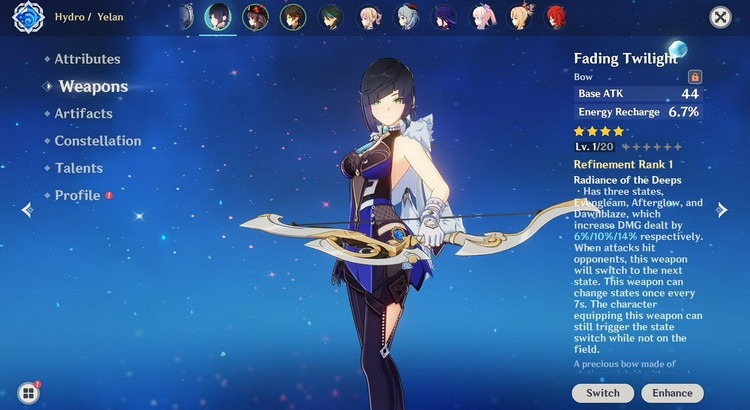Select the pink-haired character portrait

point(483,17)
